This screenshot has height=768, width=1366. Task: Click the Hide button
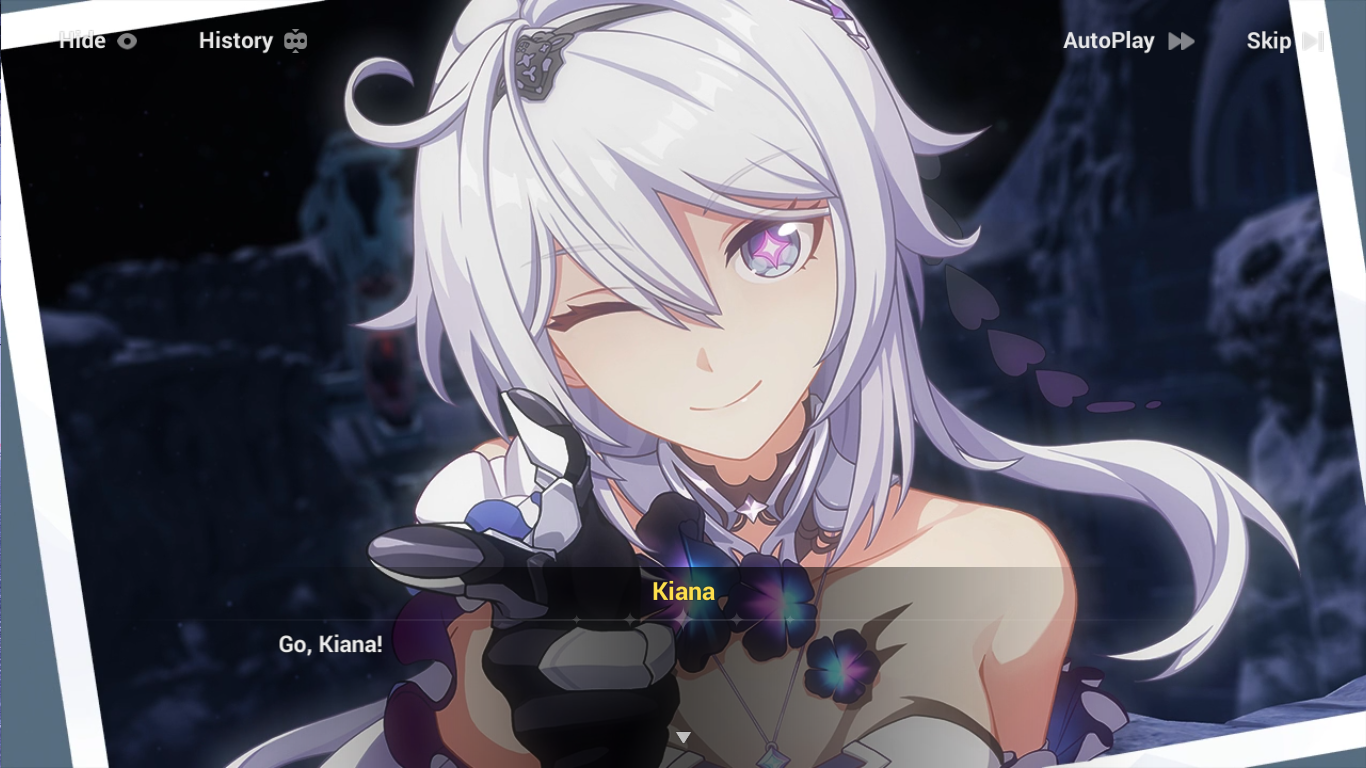[x=82, y=41]
